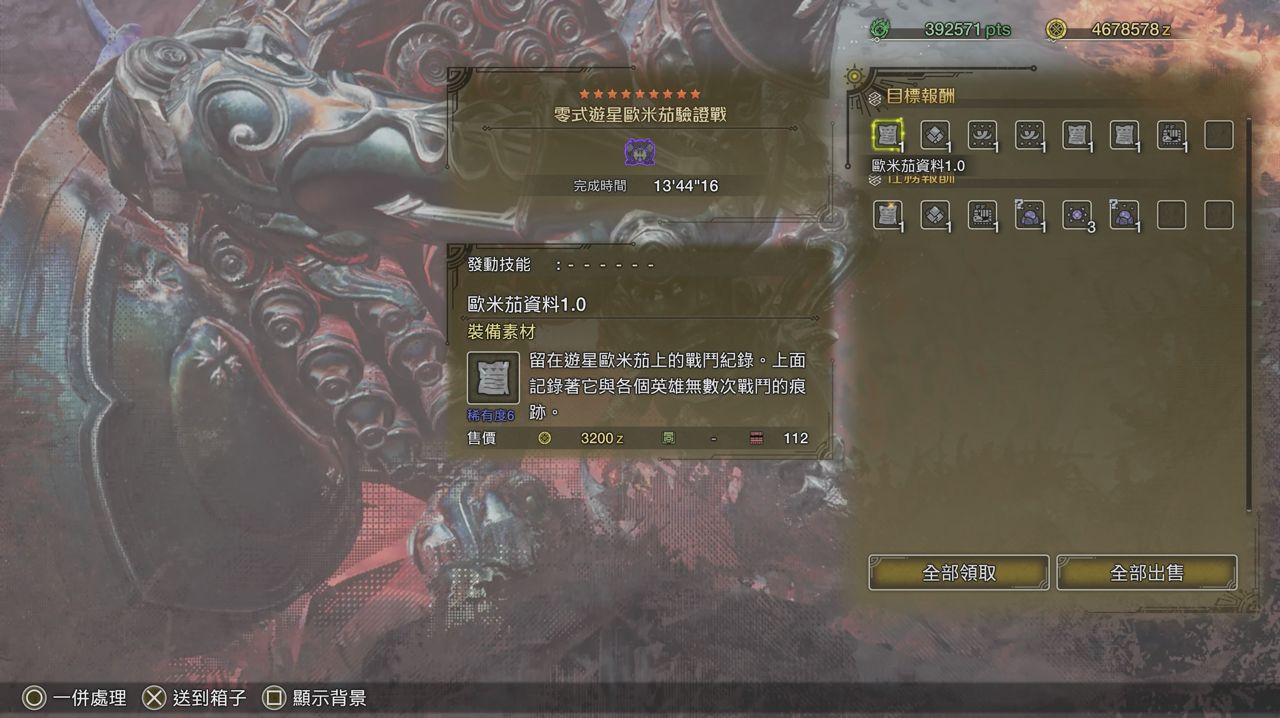
Task: Sell all rewards with 全部出售
Action: 1146,573
